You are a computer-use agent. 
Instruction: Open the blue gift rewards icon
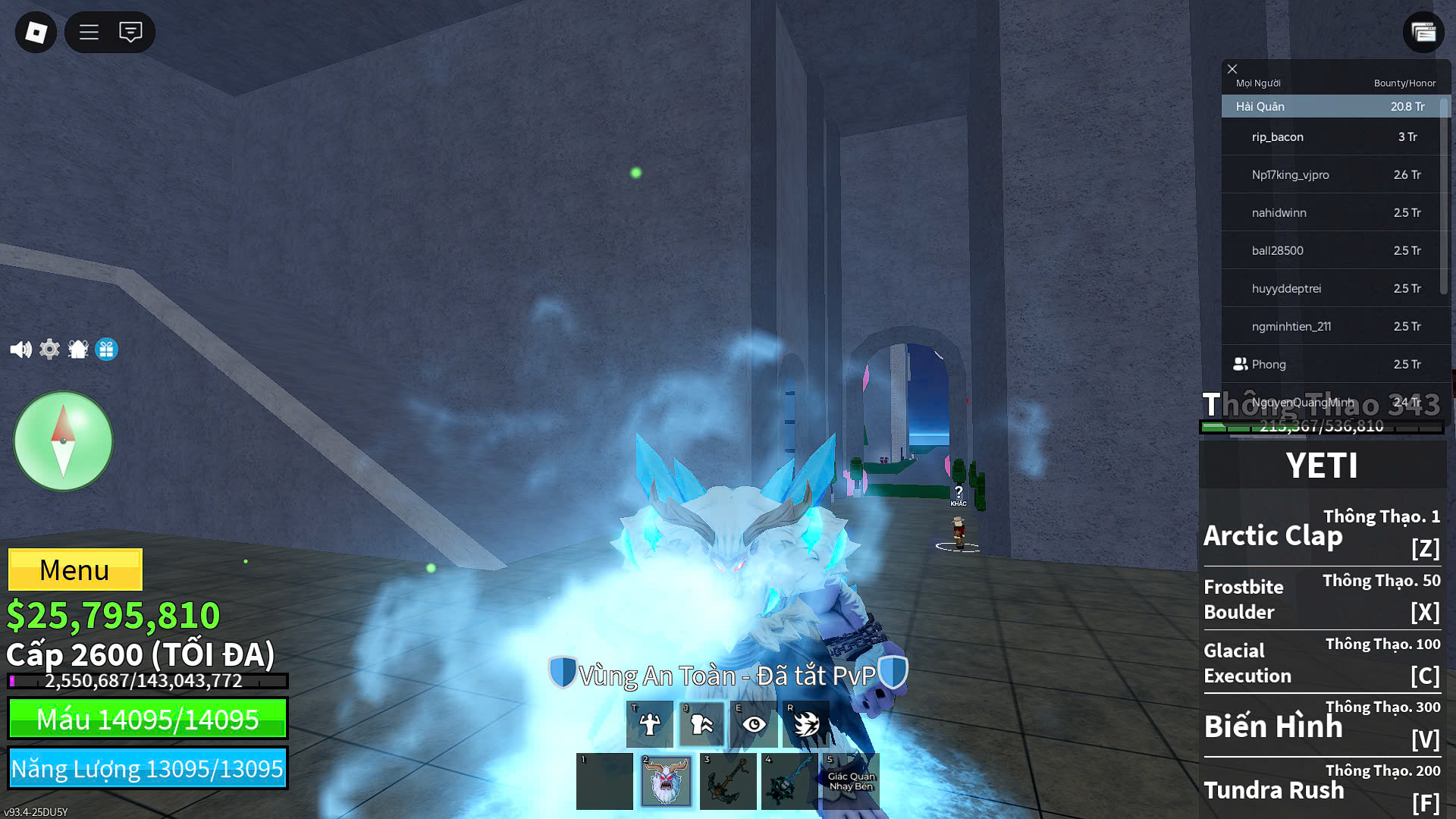(x=107, y=349)
